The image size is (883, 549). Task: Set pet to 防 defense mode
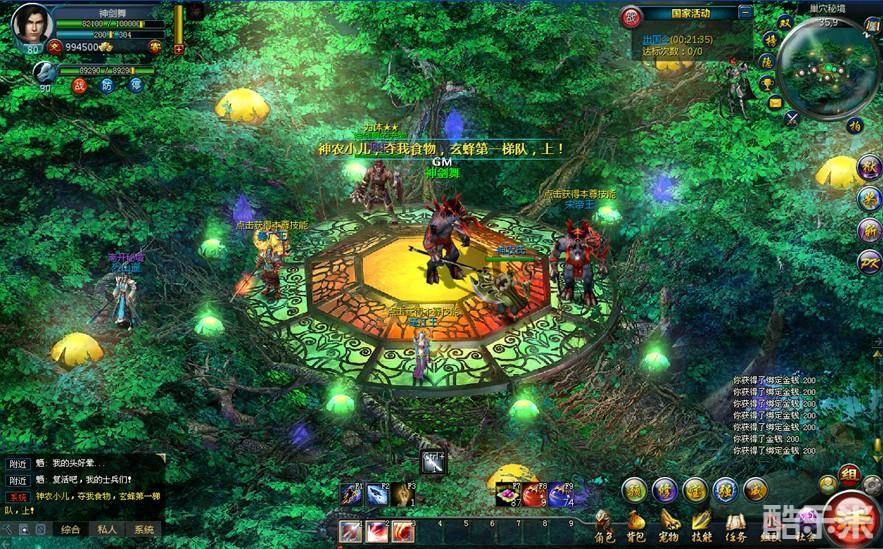point(107,85)
